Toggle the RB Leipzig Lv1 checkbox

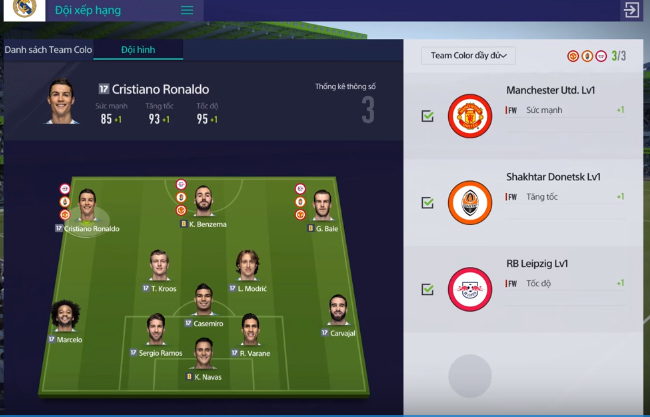[427, 289]
